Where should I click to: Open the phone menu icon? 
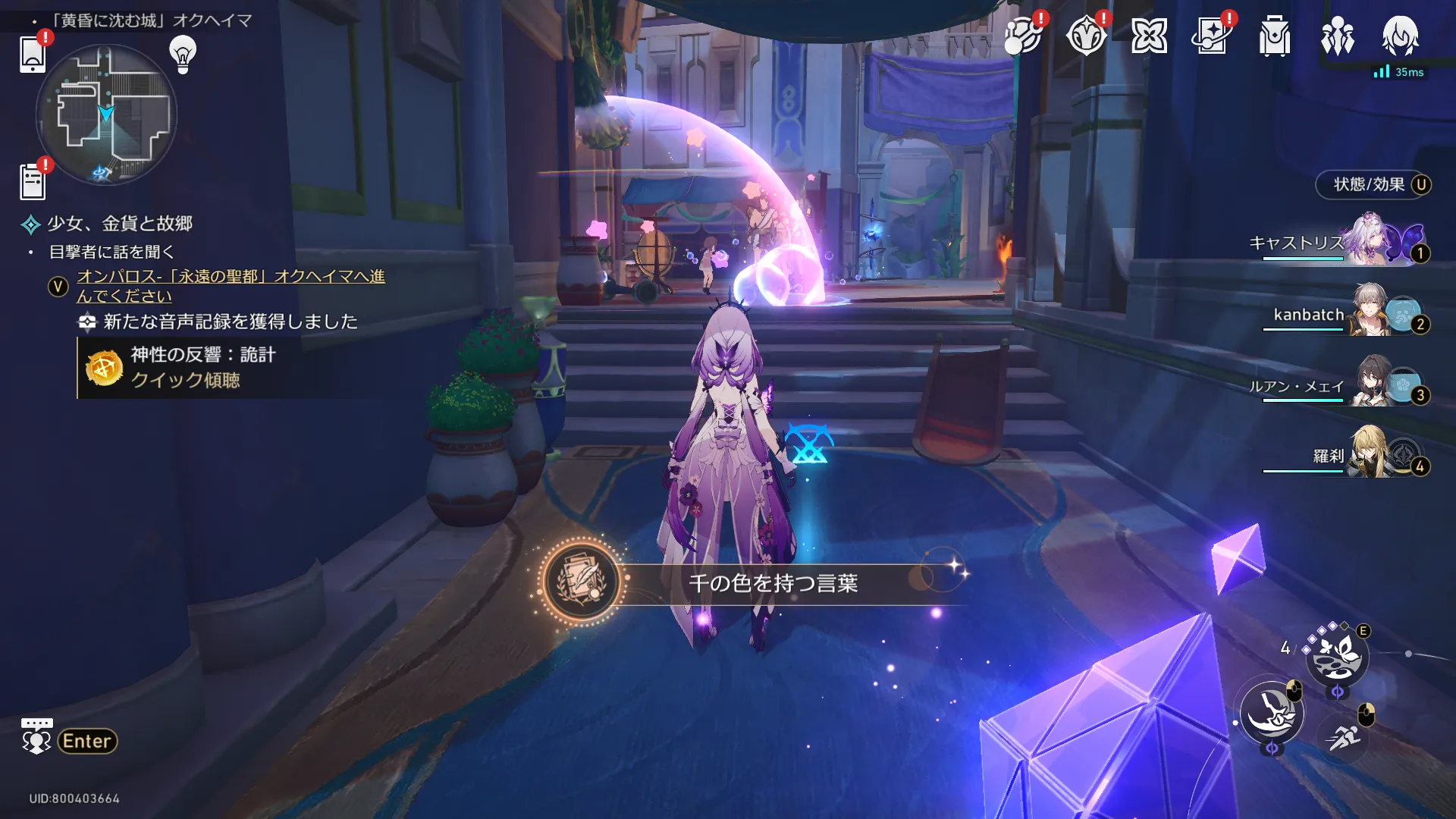33,53
